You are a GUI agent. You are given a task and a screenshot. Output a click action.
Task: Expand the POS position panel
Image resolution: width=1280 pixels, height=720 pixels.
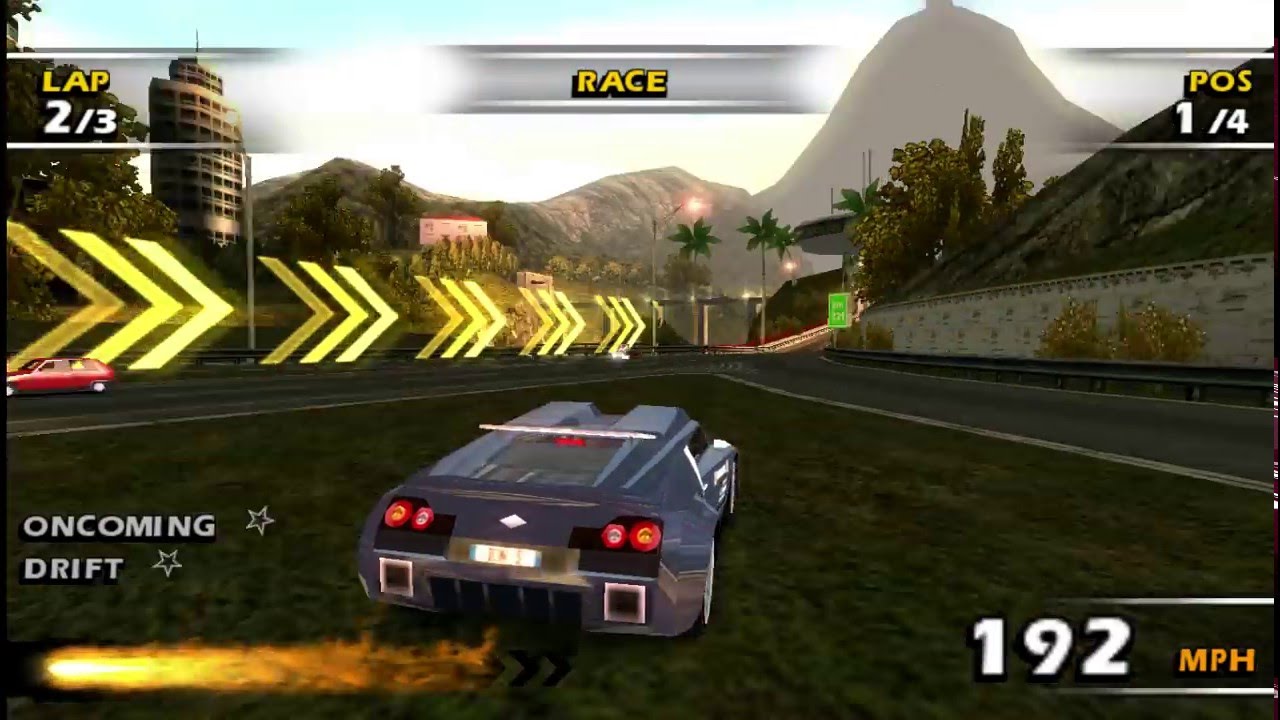coord(1215,100)
